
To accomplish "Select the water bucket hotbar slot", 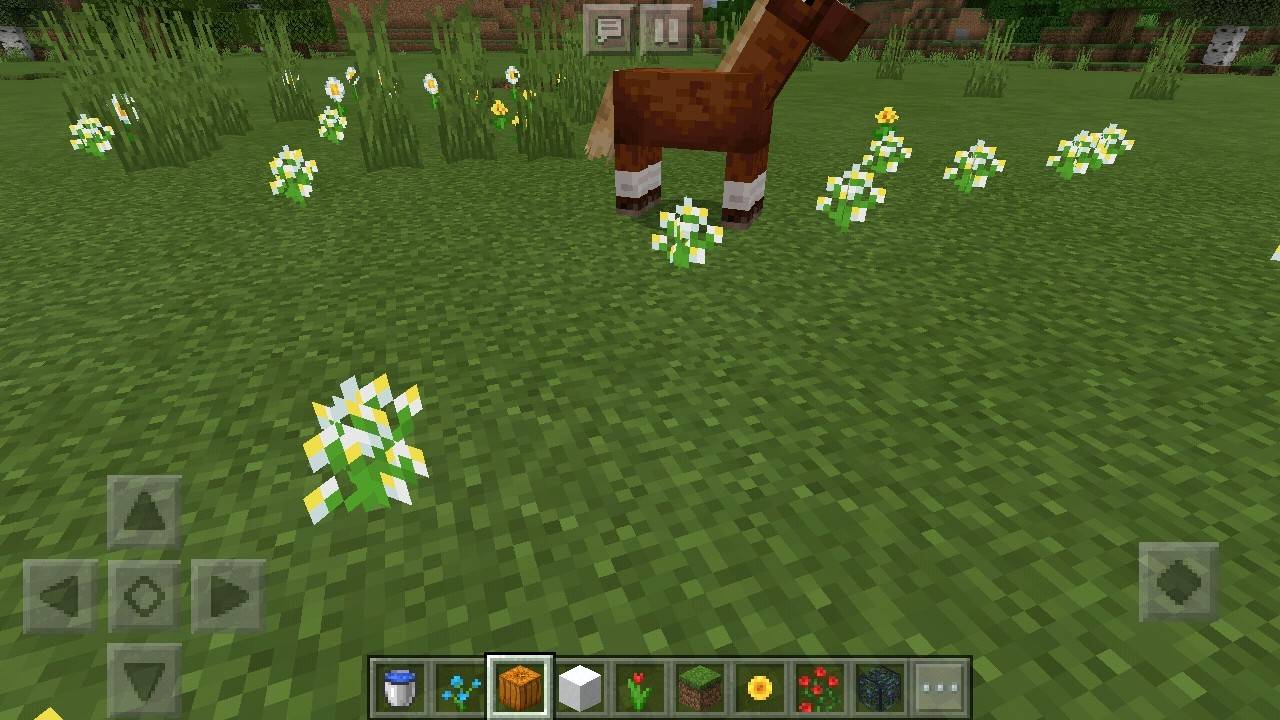I will tap(400, 688).
